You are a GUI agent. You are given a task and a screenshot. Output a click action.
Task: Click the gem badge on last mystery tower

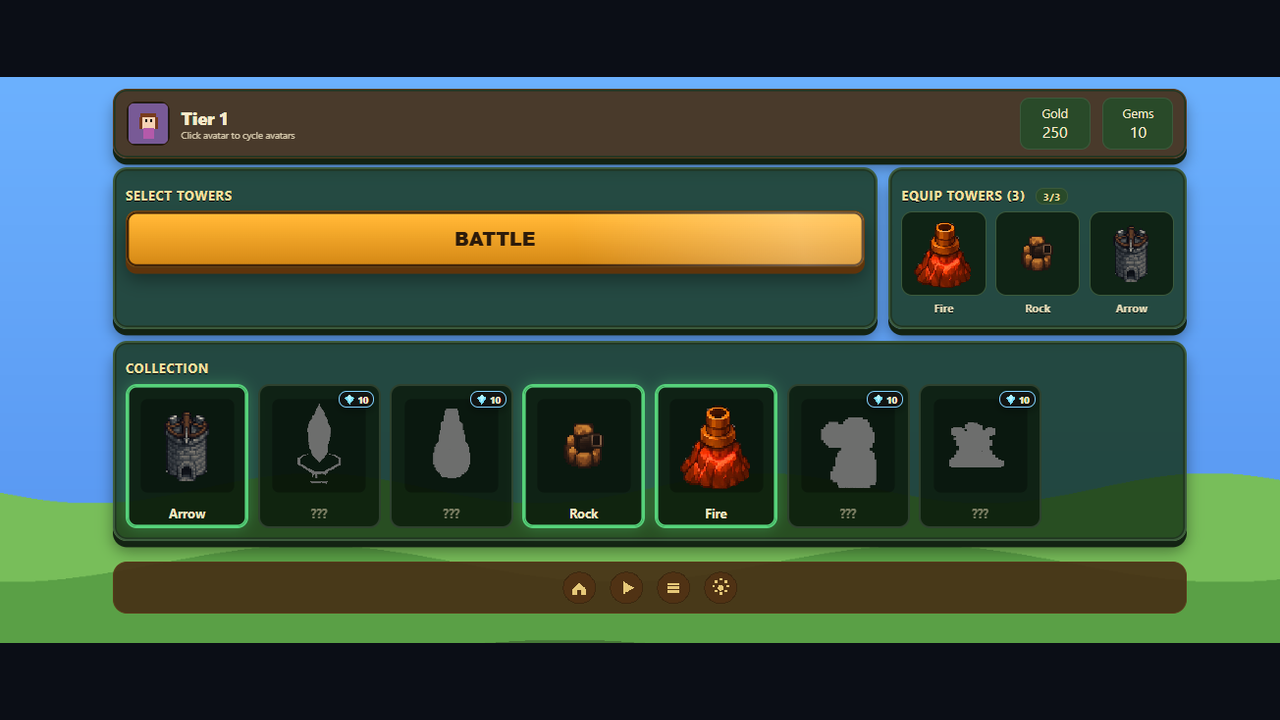pyautogui.click(x=1017, y=399)
